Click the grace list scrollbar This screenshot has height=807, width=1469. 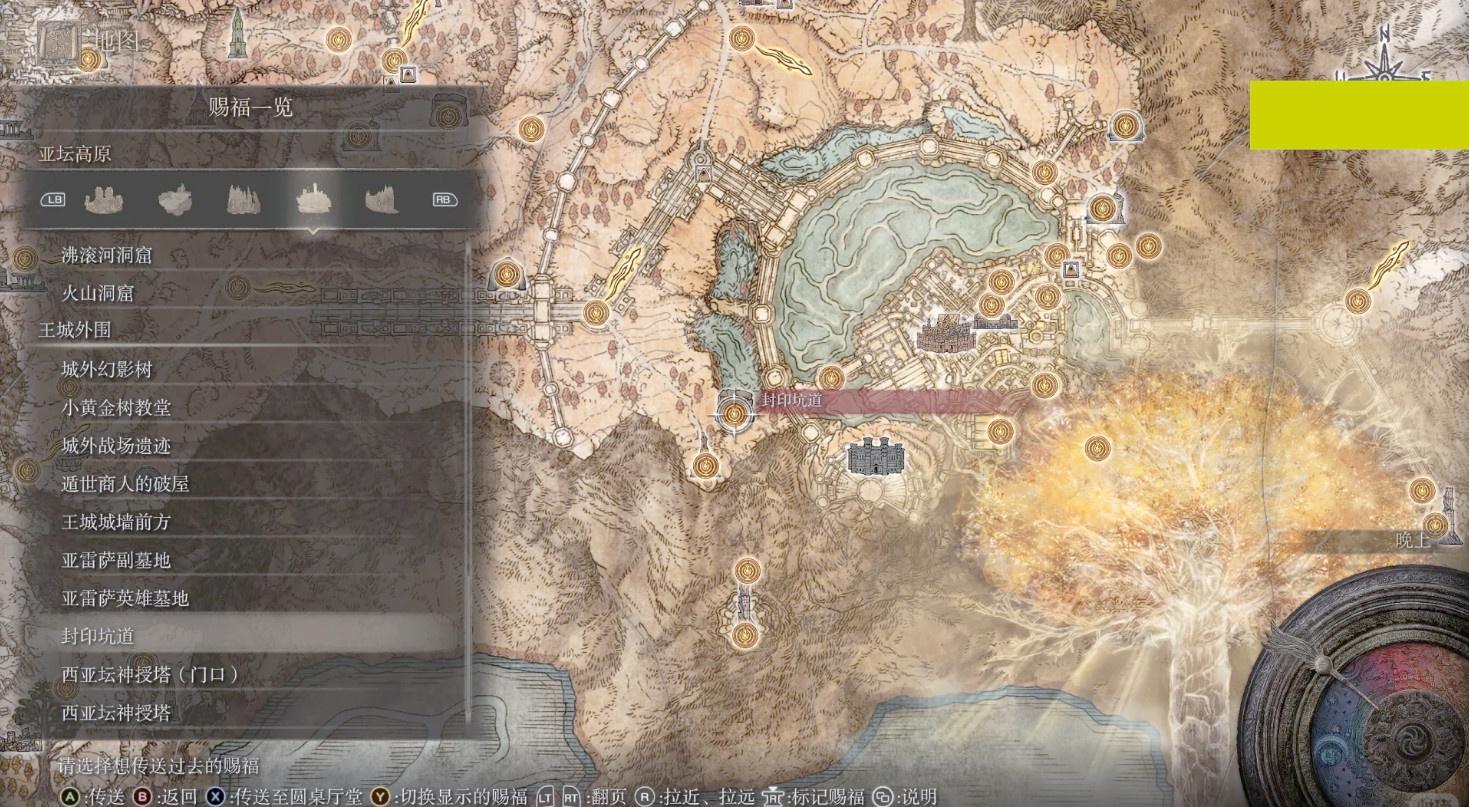click(x=467, y=480)
